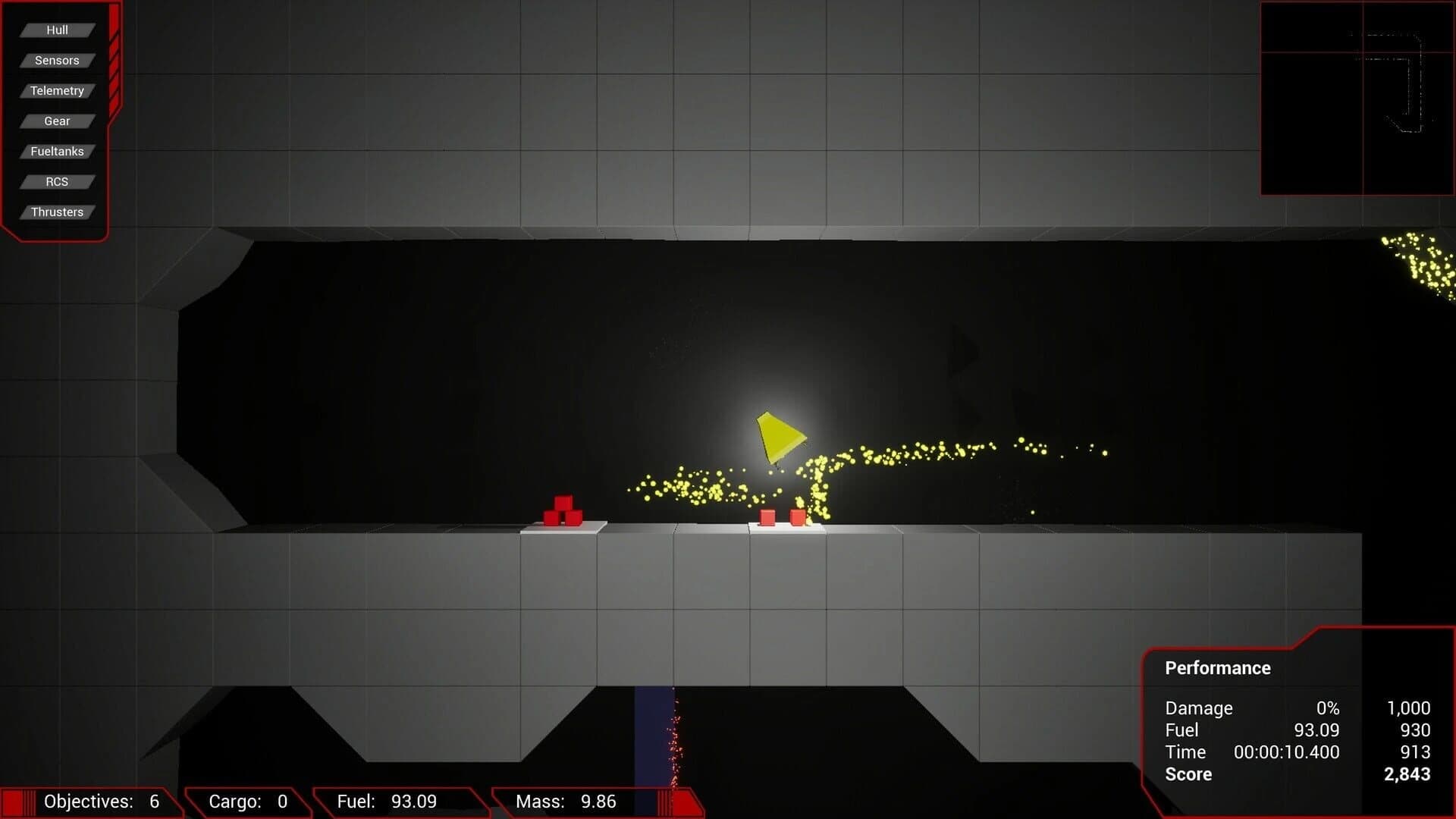This screenshot has height=819, width=1456.
Task: Expand the minimap in the top-right corner
Action: tap(1357, 99)
